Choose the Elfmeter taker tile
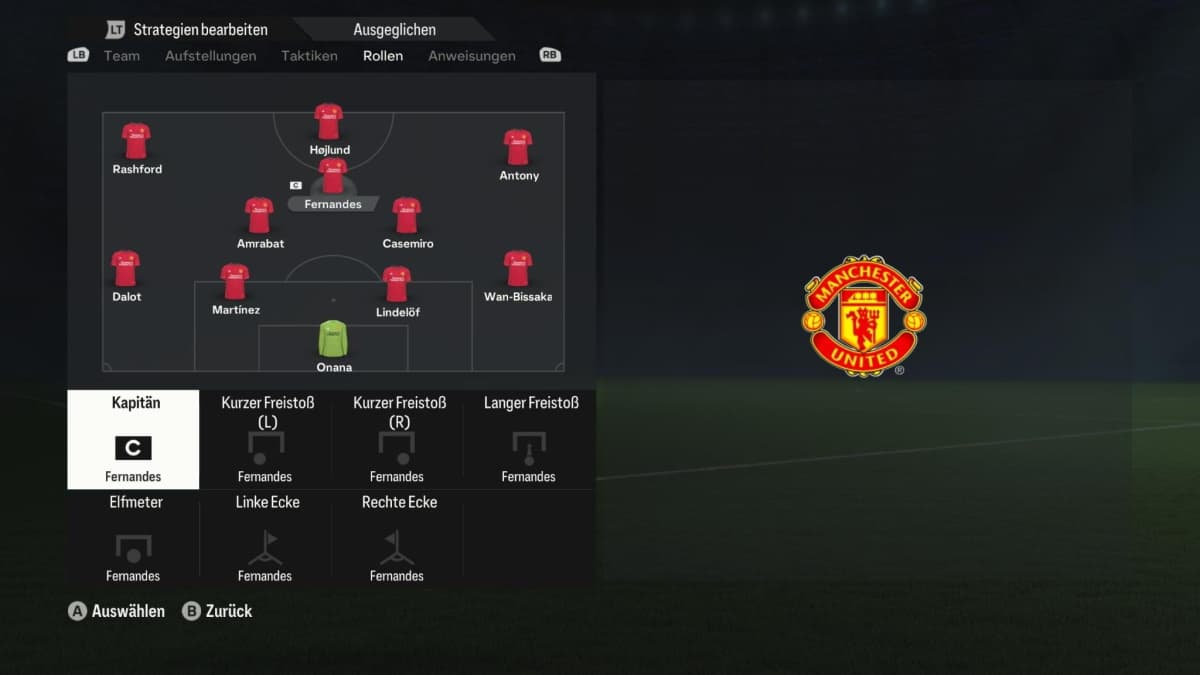Image resolution: width=1200 pixels, height=675 pixels. pyautogui.click(x=135, y=537)
